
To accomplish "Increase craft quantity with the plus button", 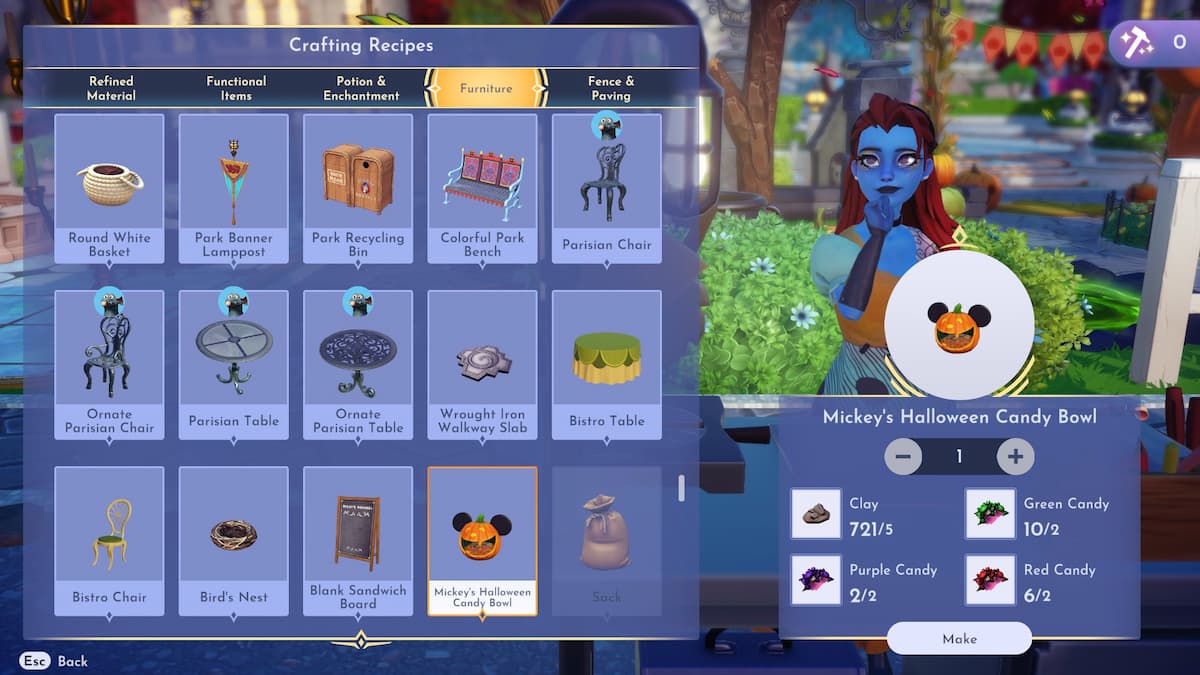I will (x=1015, y=457).
